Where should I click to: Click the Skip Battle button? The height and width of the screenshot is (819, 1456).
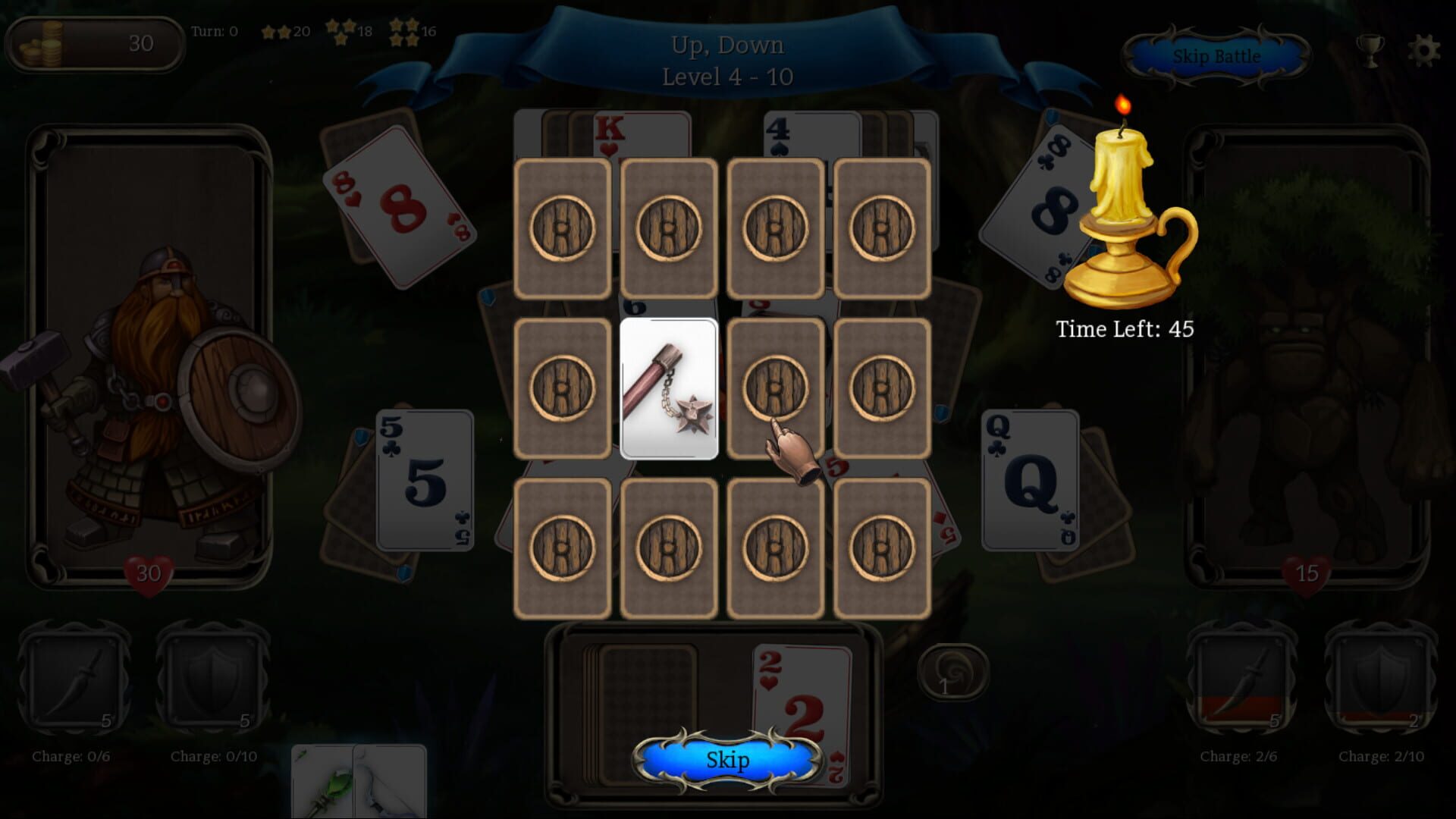[x=1216, y=56]
